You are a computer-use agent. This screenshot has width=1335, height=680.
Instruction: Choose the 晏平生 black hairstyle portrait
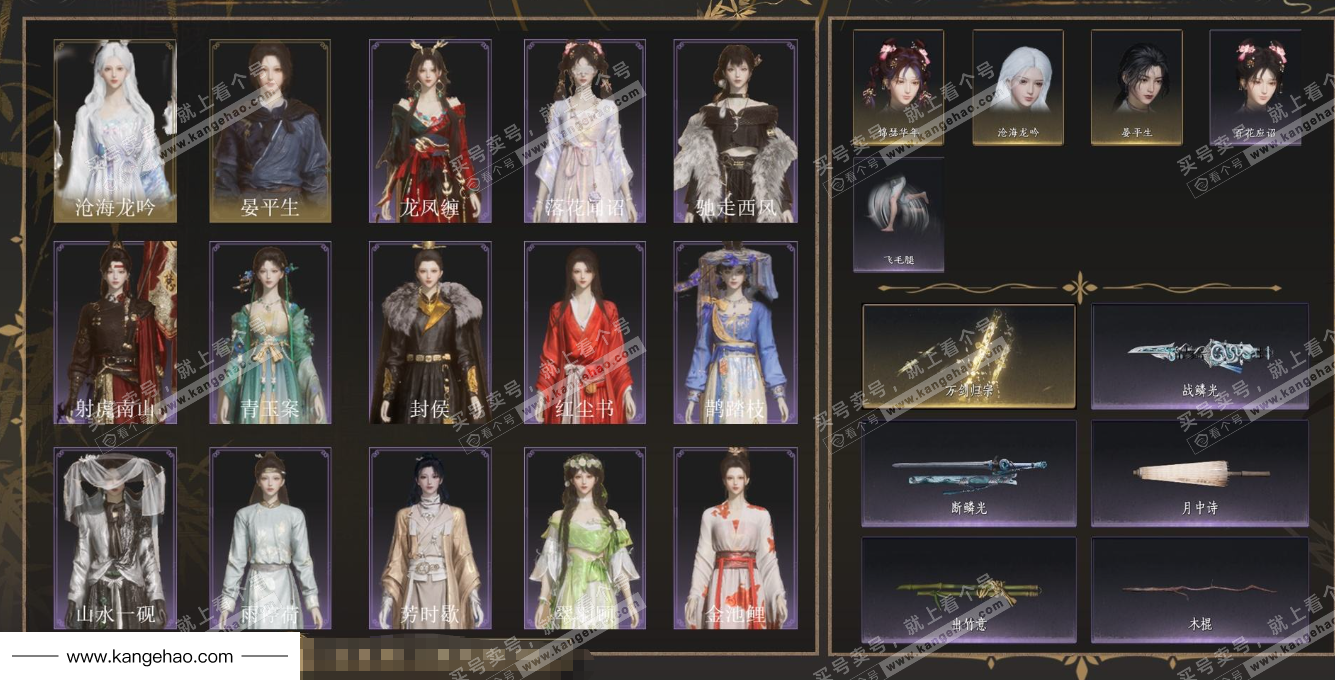click(1136, 87)
